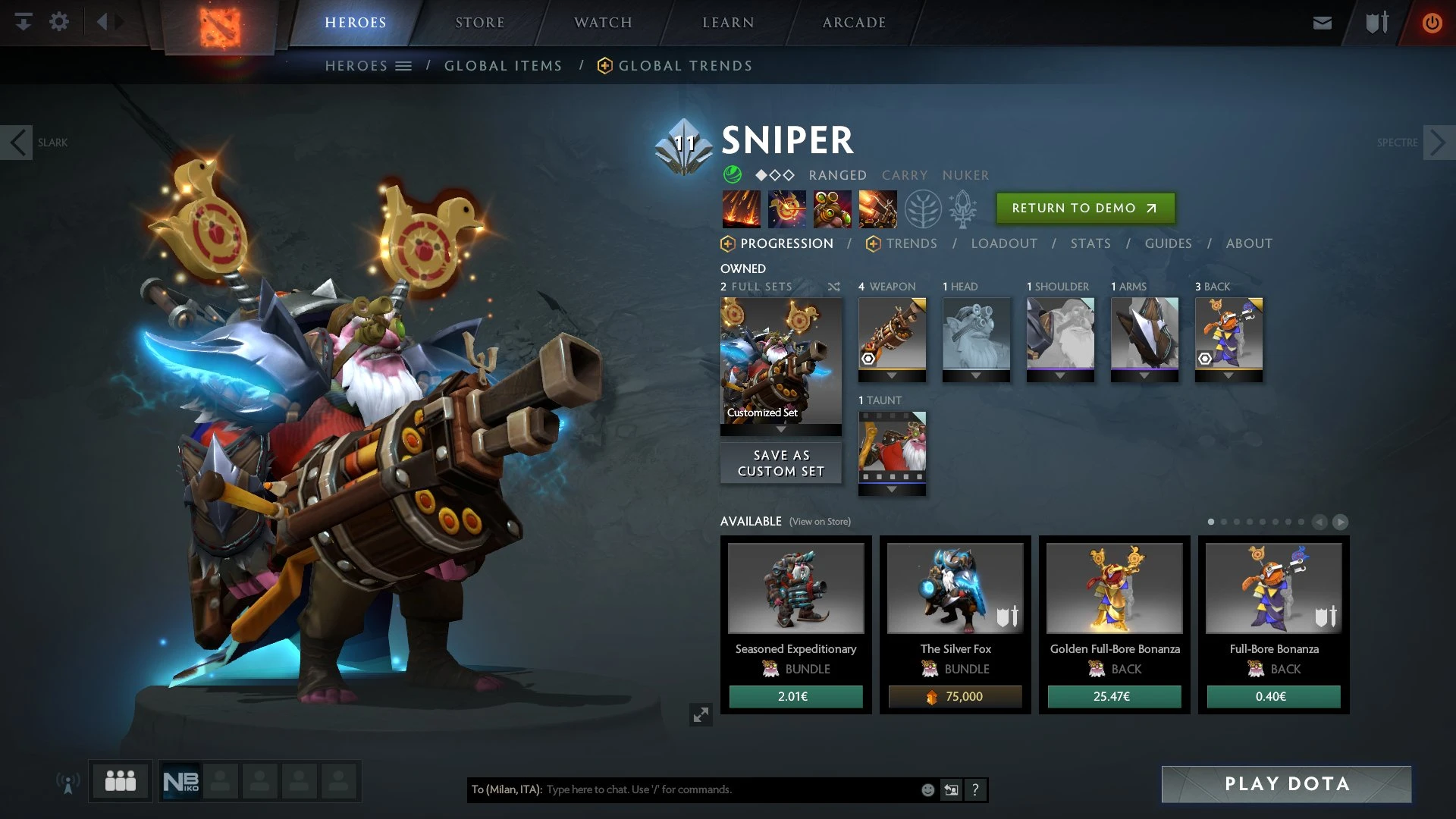Click the chat input field
1456x819 pixels.
coord(728,789)
